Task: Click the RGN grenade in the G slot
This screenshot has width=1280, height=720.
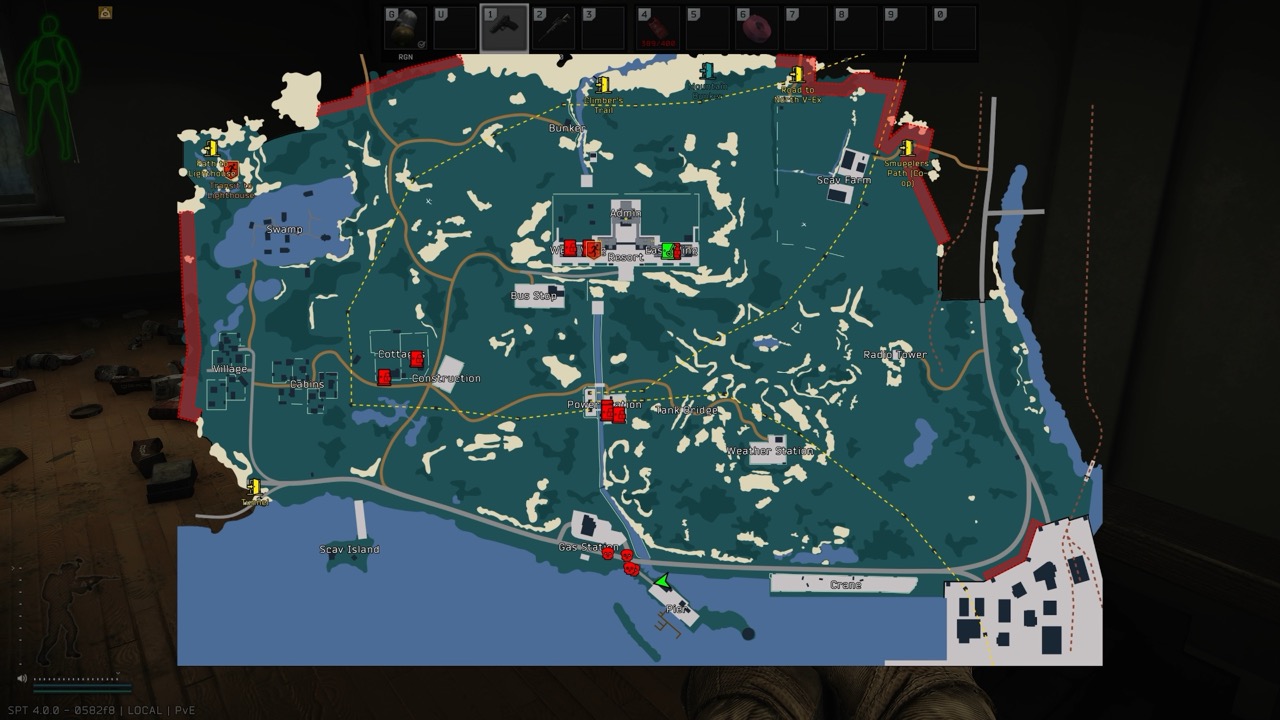Action: [x=406, y=27]
